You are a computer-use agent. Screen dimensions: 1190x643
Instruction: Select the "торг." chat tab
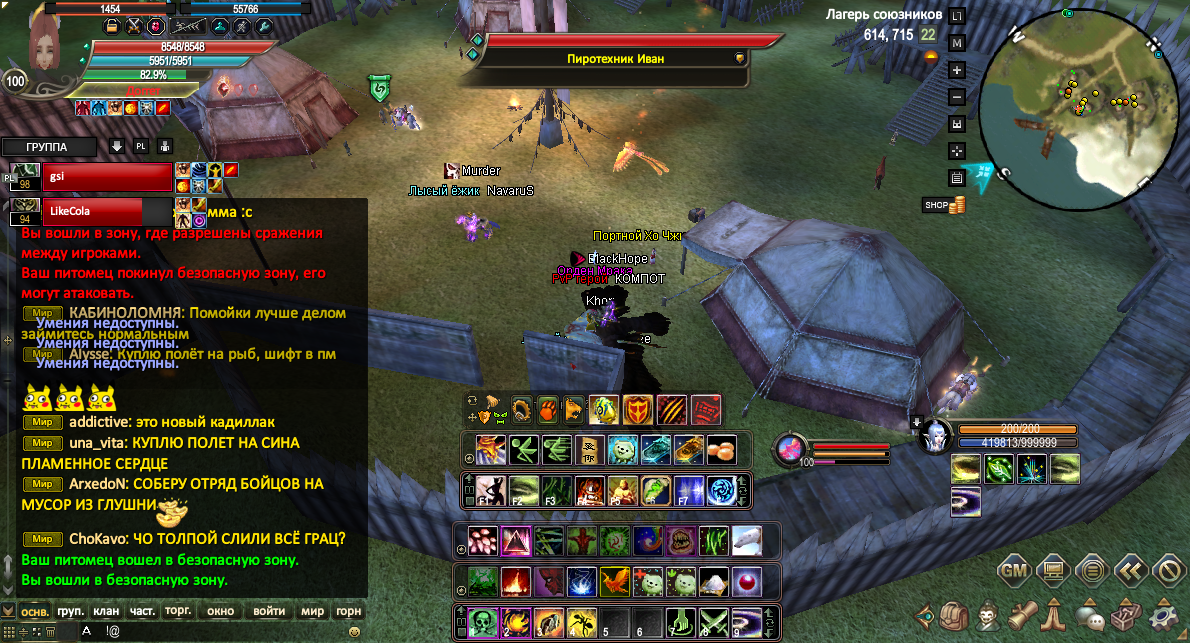click(179, 611)
